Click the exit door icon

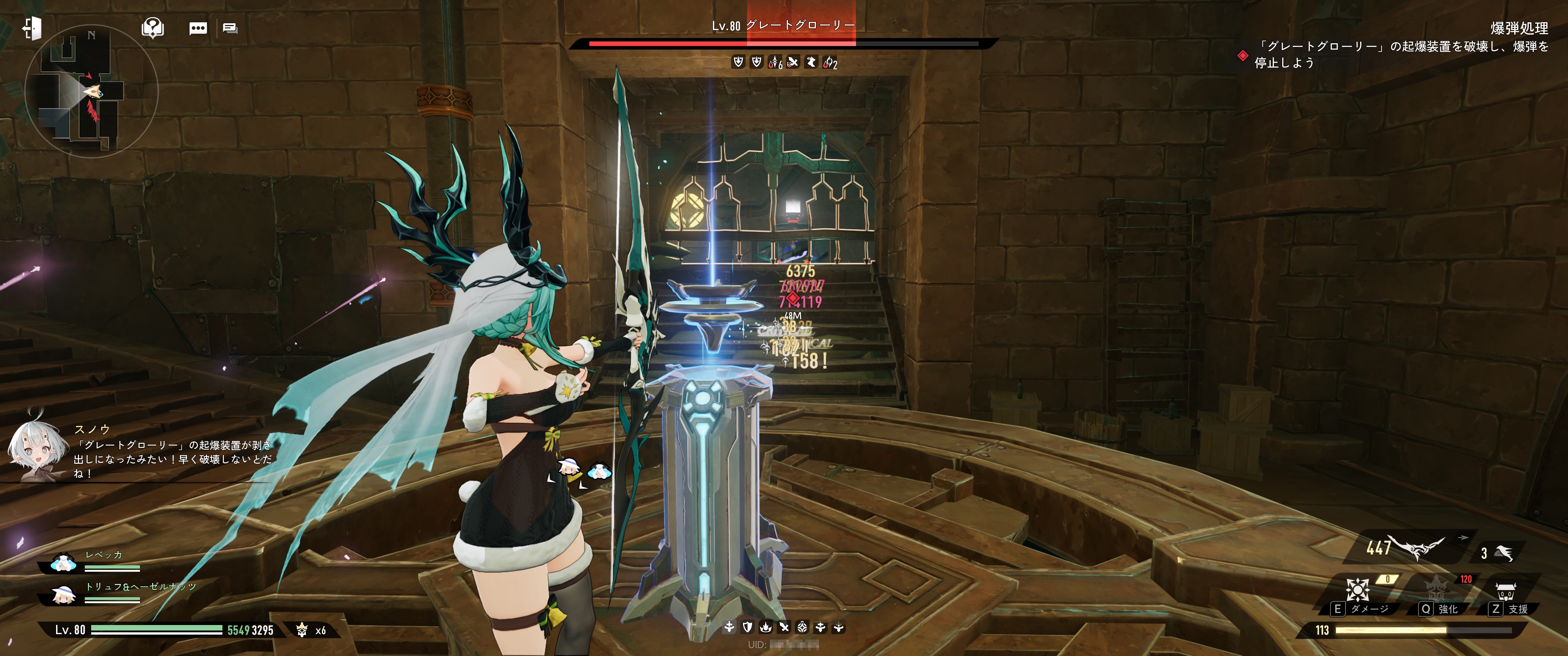[31, 28]
